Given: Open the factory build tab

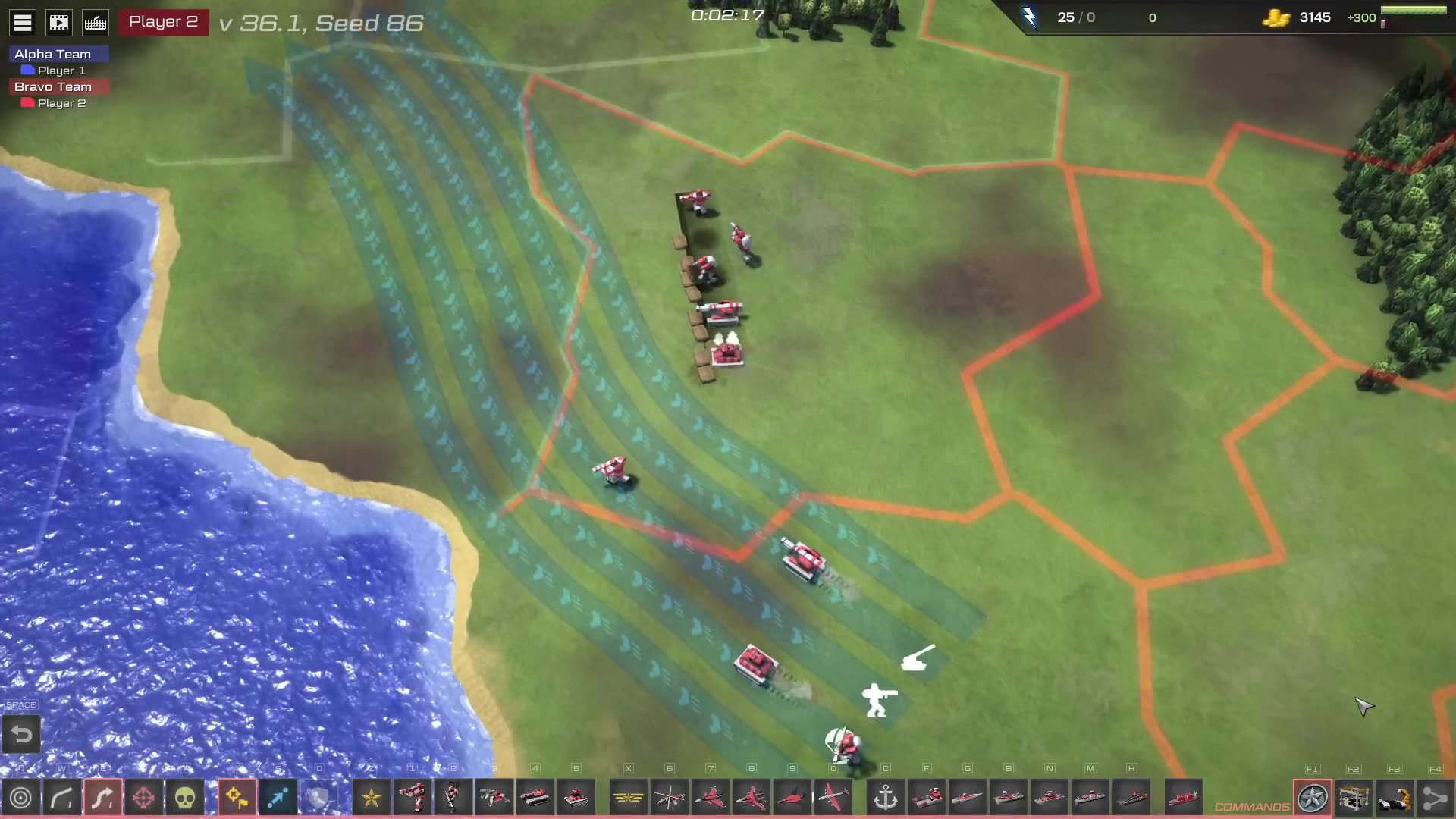Looking at the screenshot, I should (x=1354, y=798).
